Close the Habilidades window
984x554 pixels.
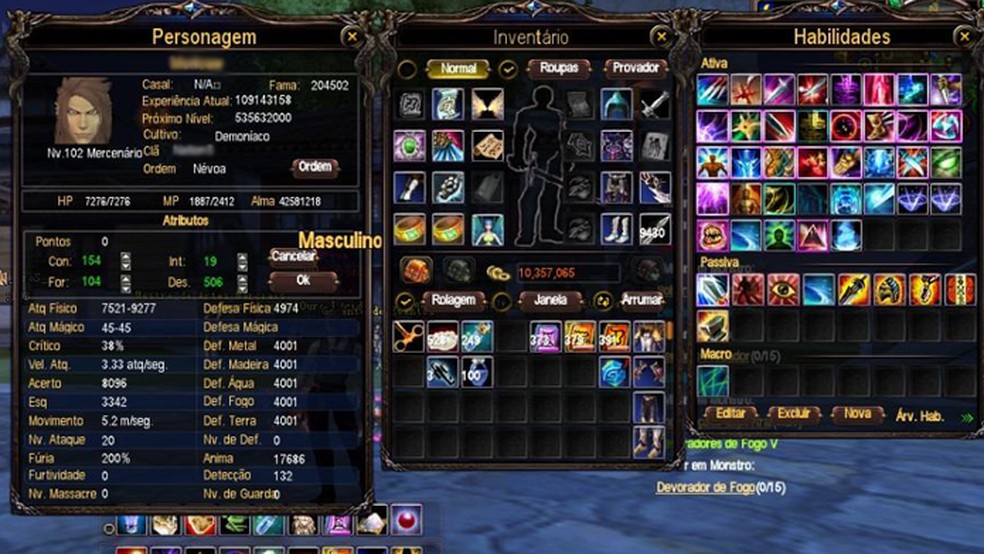tap(964, 37)
